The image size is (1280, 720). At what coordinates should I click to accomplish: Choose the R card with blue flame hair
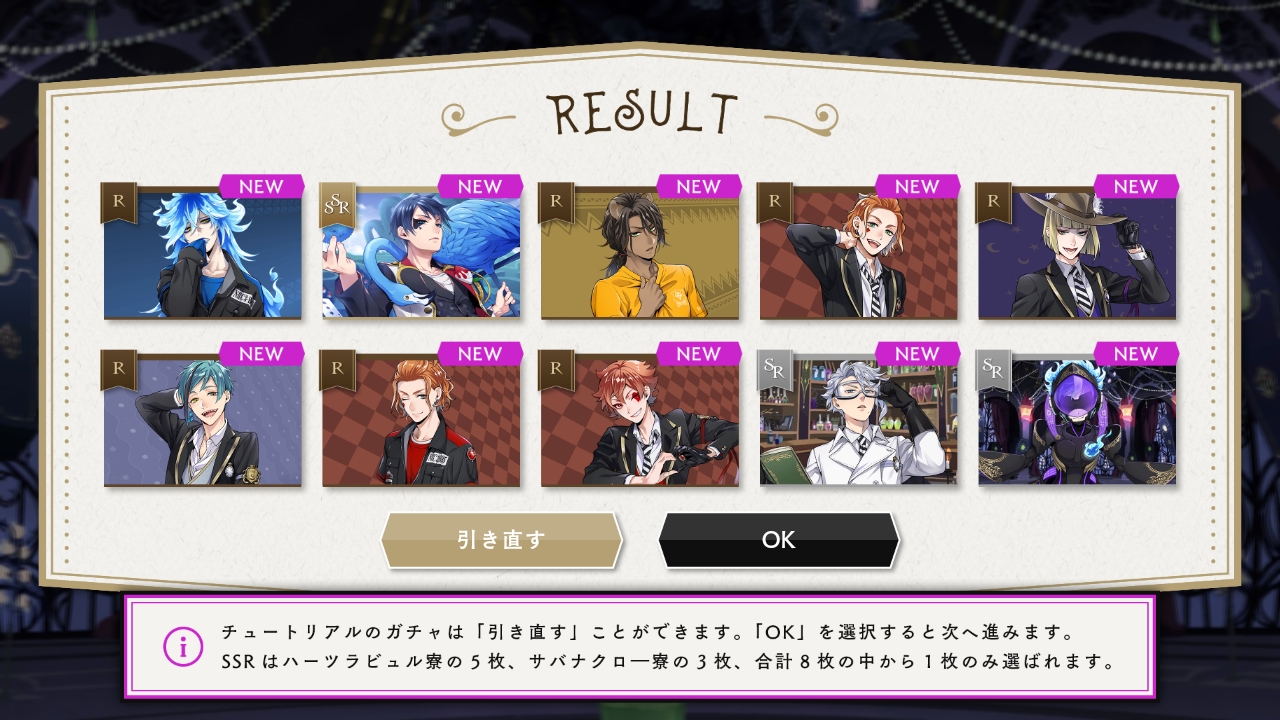click(x=203, y=254)
